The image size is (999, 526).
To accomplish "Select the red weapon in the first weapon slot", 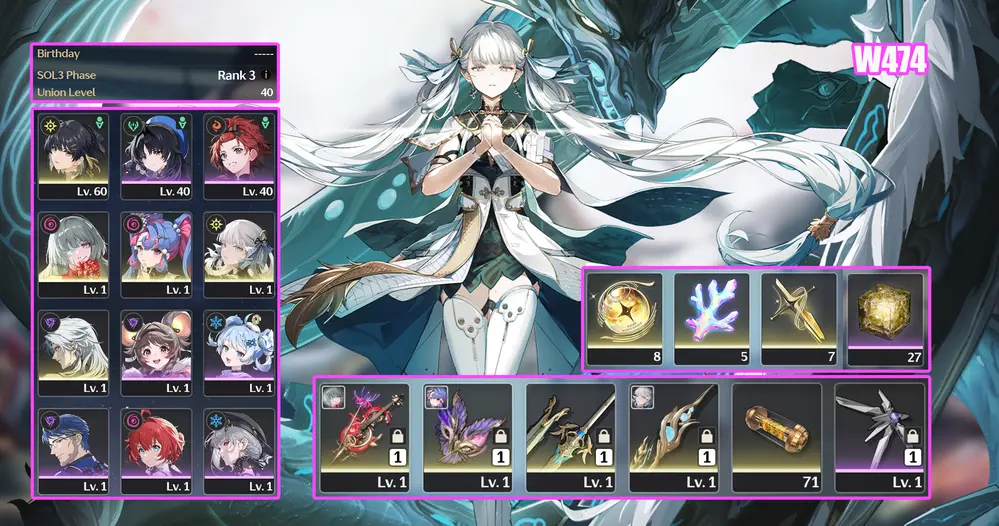I will pyautogui.click(x=364, y=437).
